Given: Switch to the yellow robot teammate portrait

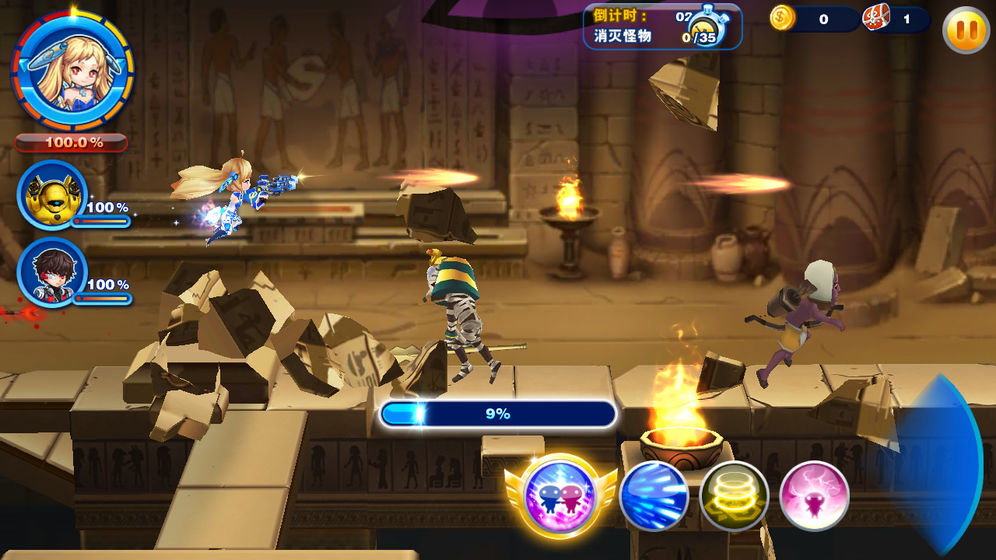Looking at the screenshot, I should 53,195.
